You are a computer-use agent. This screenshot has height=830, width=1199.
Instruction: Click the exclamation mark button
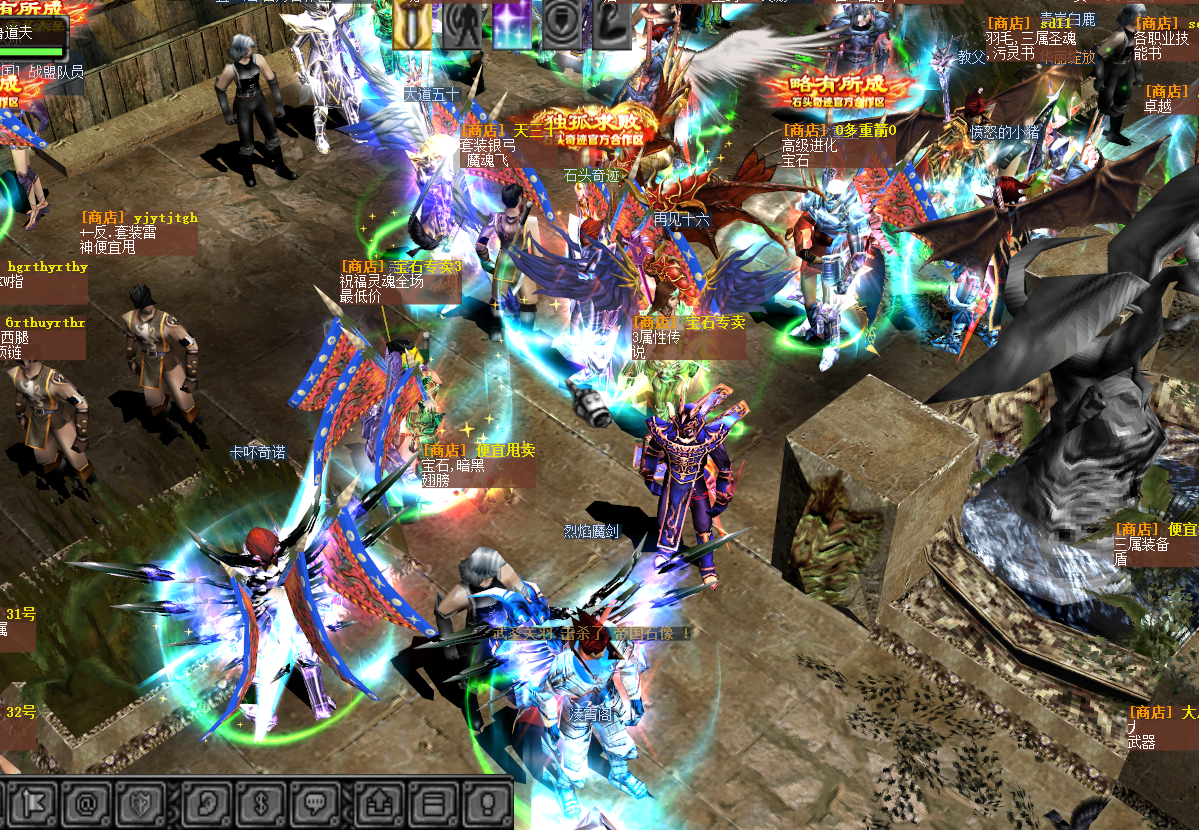488,803
